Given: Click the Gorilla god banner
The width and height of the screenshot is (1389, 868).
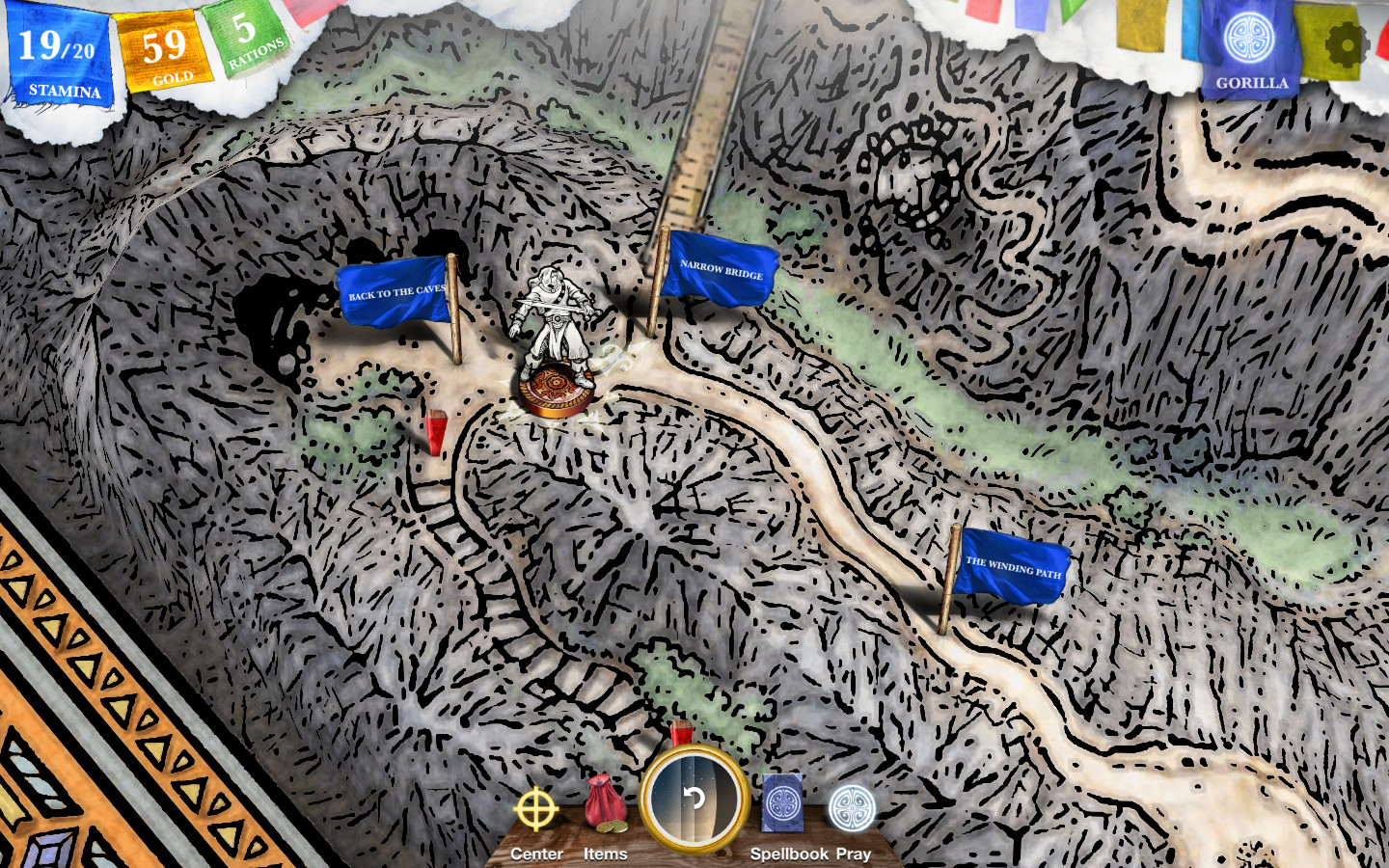Looking at the screenshot, I should point(1250,43).
